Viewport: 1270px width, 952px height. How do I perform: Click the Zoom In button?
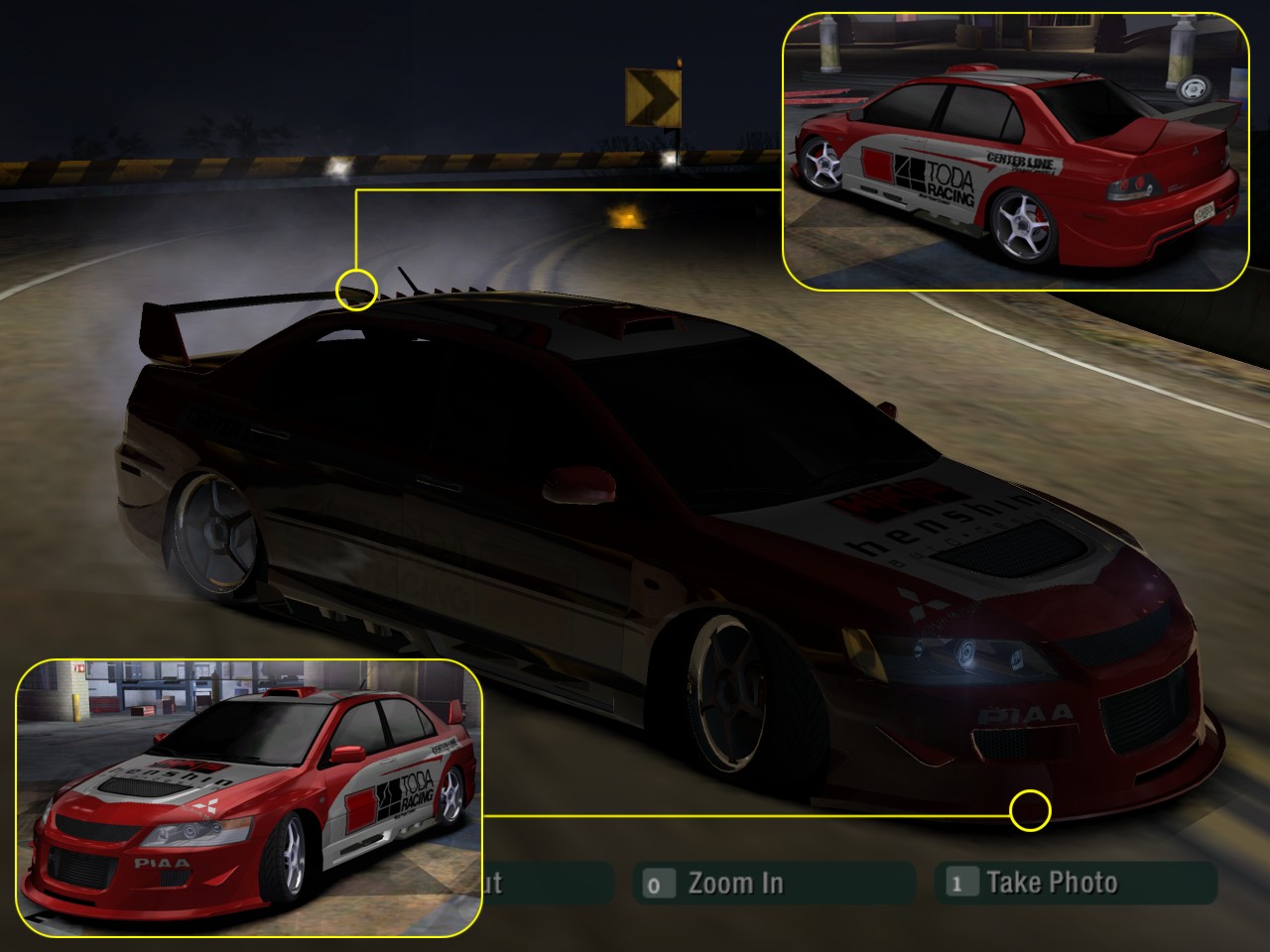pyautogui.click(x=773, y=883)
